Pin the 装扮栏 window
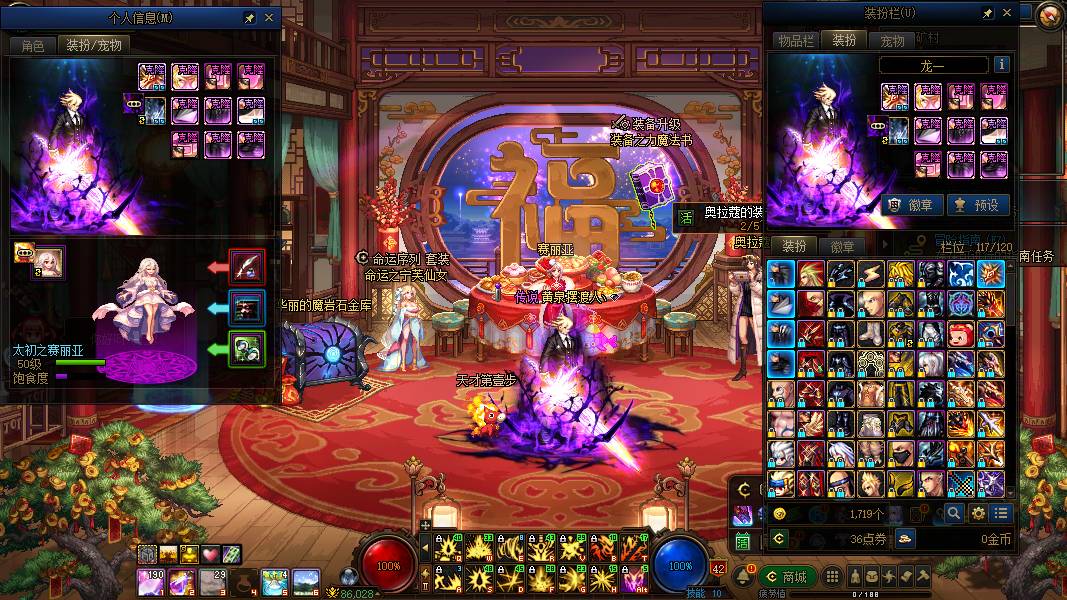Screen dimensions: 1067x600 click(987, 13)
